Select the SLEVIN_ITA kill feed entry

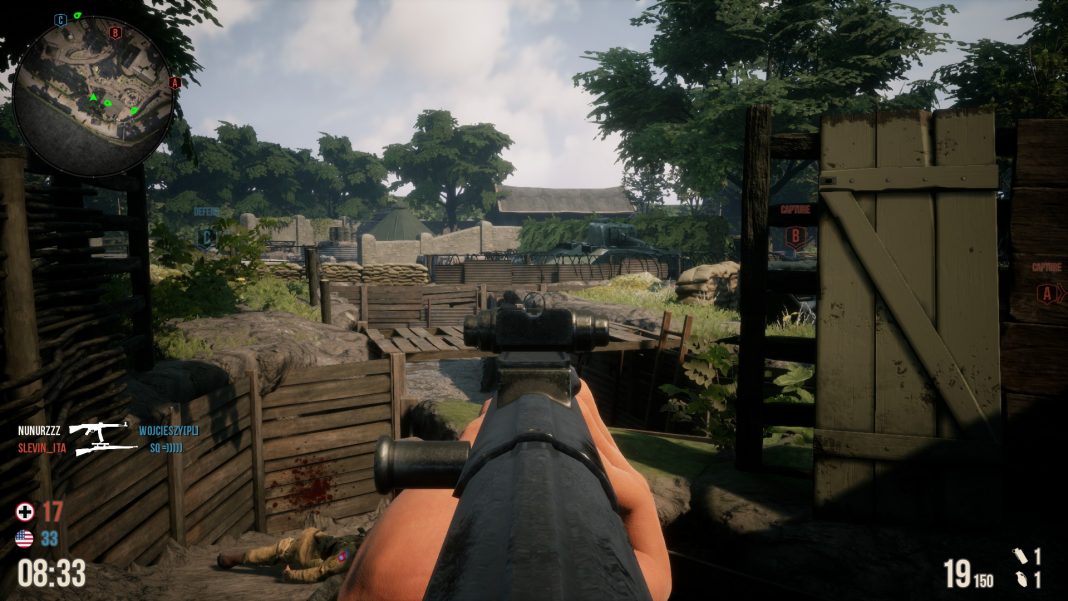click(41, 448)
